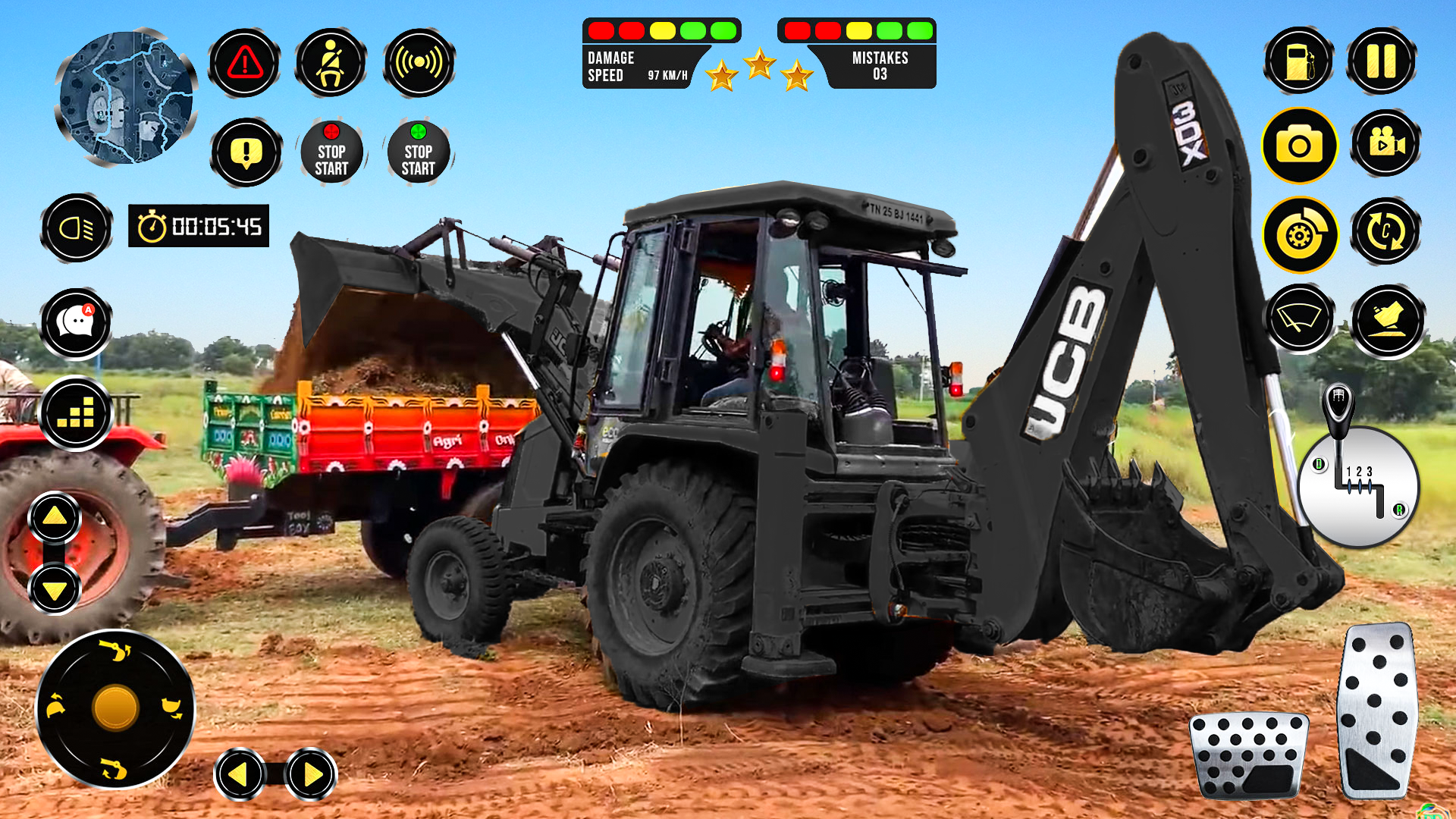Tap the upward arrow lift control
This screenshot has height=819, width=1456.
(x=54, y=519)
